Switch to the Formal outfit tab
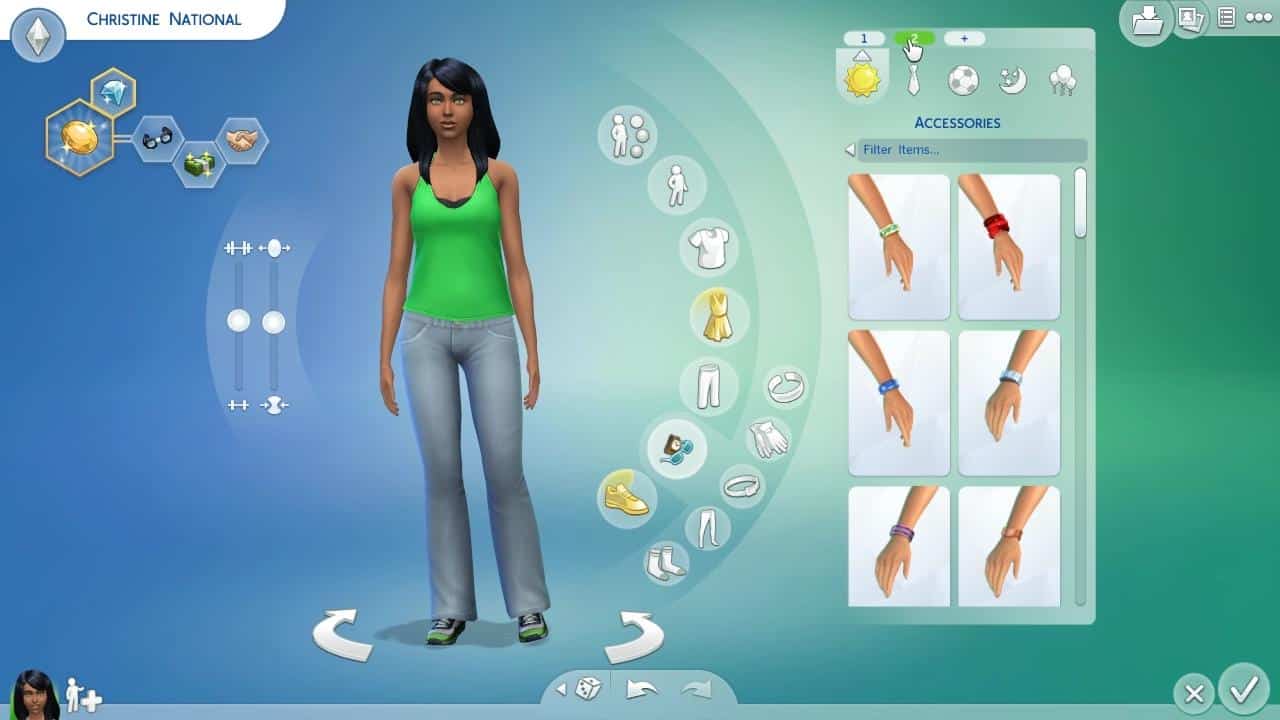This screenshot has width=1280, height=720. click(912, 80)
